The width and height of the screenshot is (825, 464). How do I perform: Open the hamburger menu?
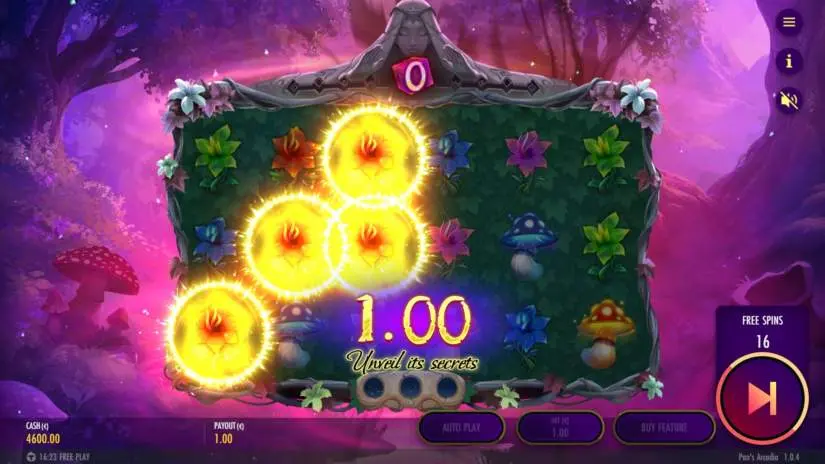tap(789, 22)
